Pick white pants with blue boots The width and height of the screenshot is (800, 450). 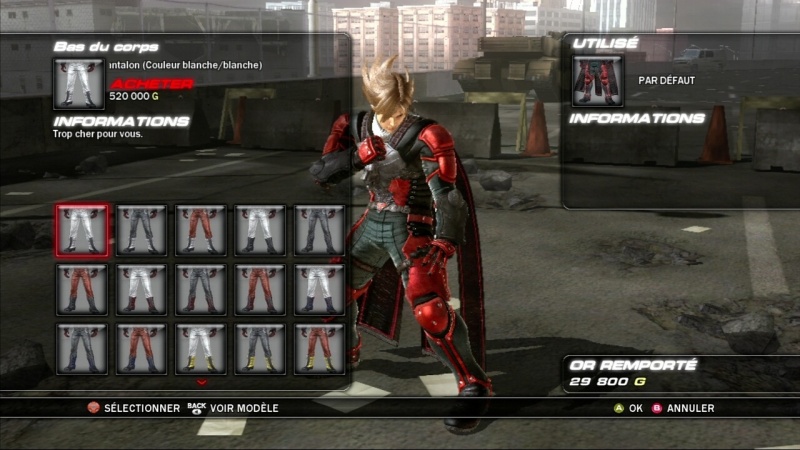tap(320, 289)
